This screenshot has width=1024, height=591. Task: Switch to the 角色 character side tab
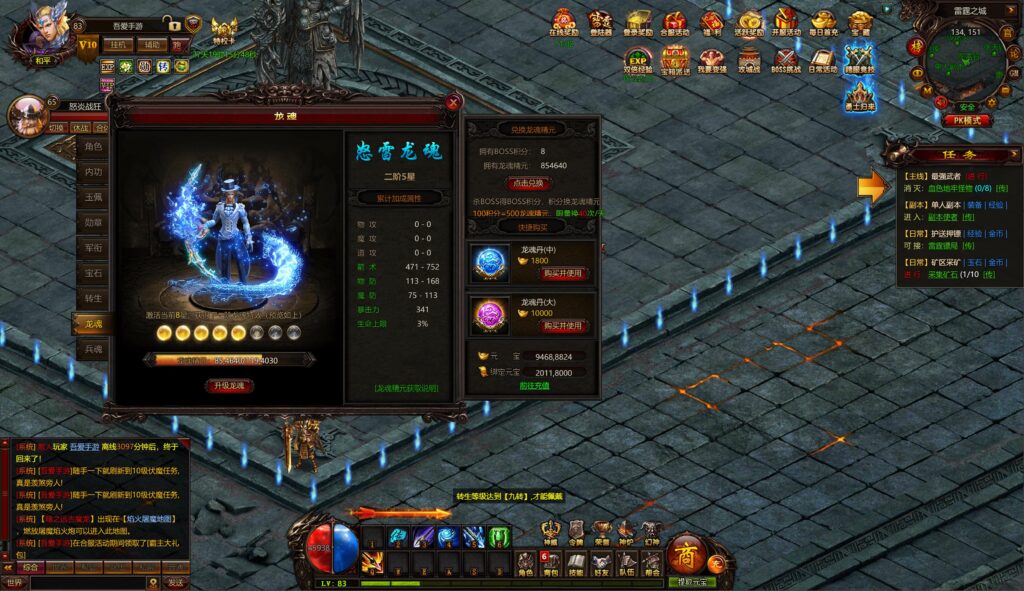93,147
